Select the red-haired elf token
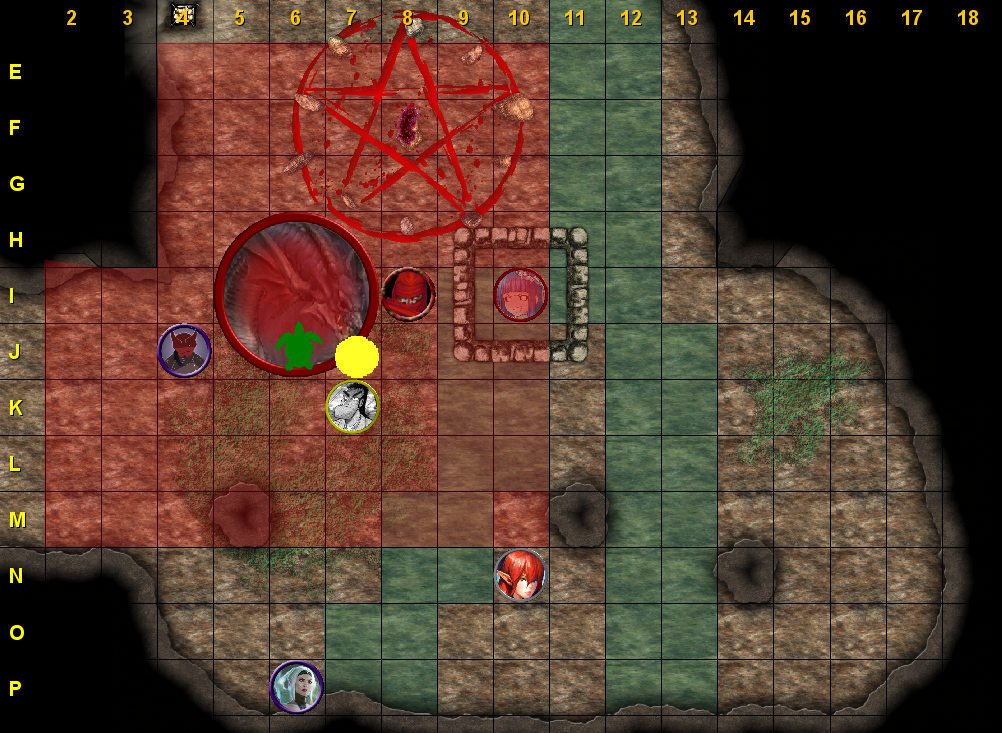Screen dimensions: 1002x733 point(520,575)
